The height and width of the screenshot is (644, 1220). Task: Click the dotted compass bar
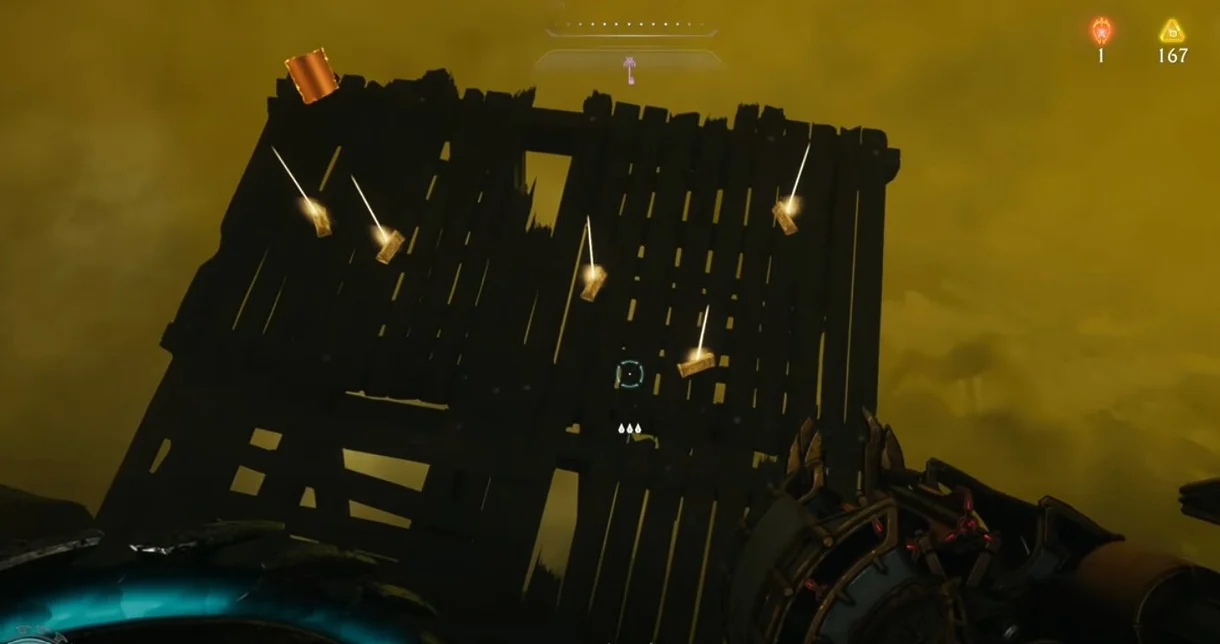(631, 23)
